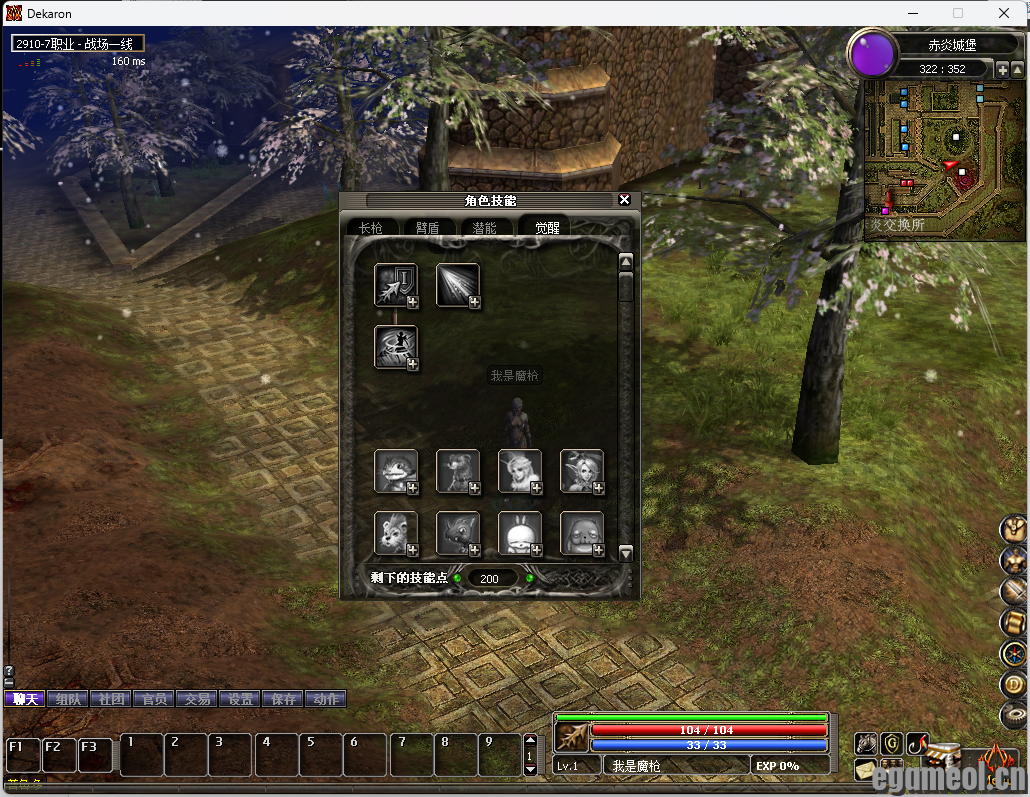The image size is (1030, 797).
Task: Open the 聊天 chat tab
Action: click(x=25, y=699)
